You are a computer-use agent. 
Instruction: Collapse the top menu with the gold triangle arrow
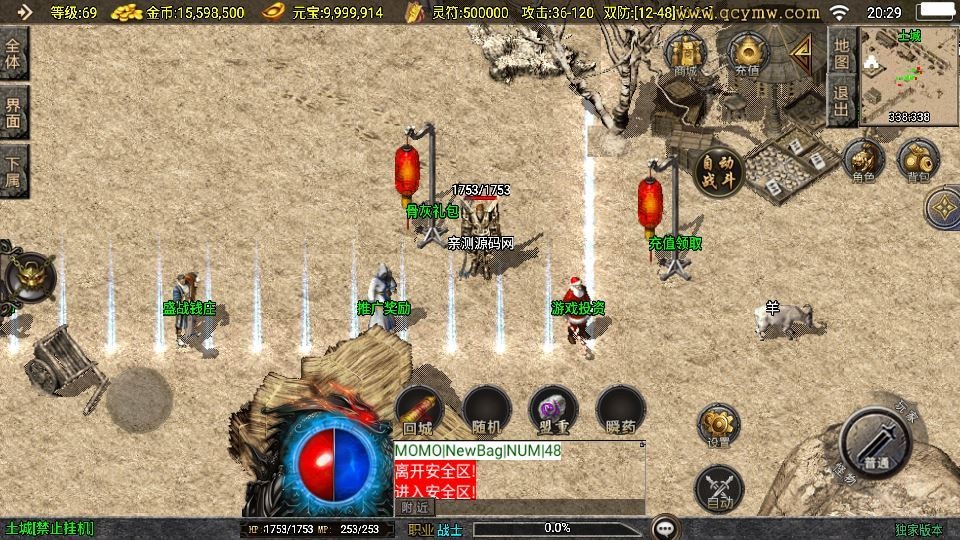click(801, 51)
